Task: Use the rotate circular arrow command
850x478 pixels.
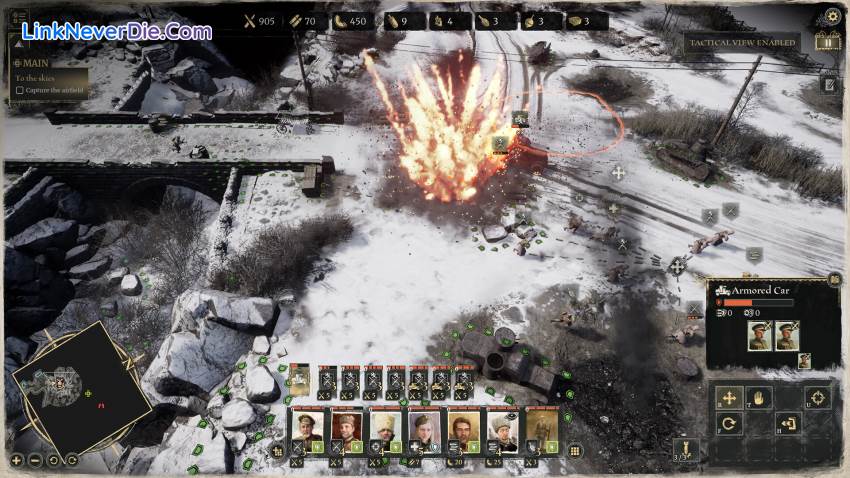Action: pos(728,424)
